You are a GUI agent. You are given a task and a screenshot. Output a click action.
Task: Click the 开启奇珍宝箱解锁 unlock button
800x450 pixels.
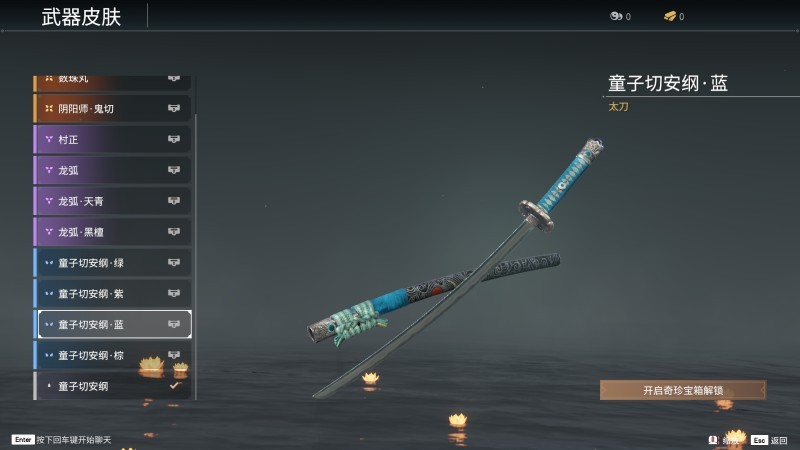click(682, 390)
